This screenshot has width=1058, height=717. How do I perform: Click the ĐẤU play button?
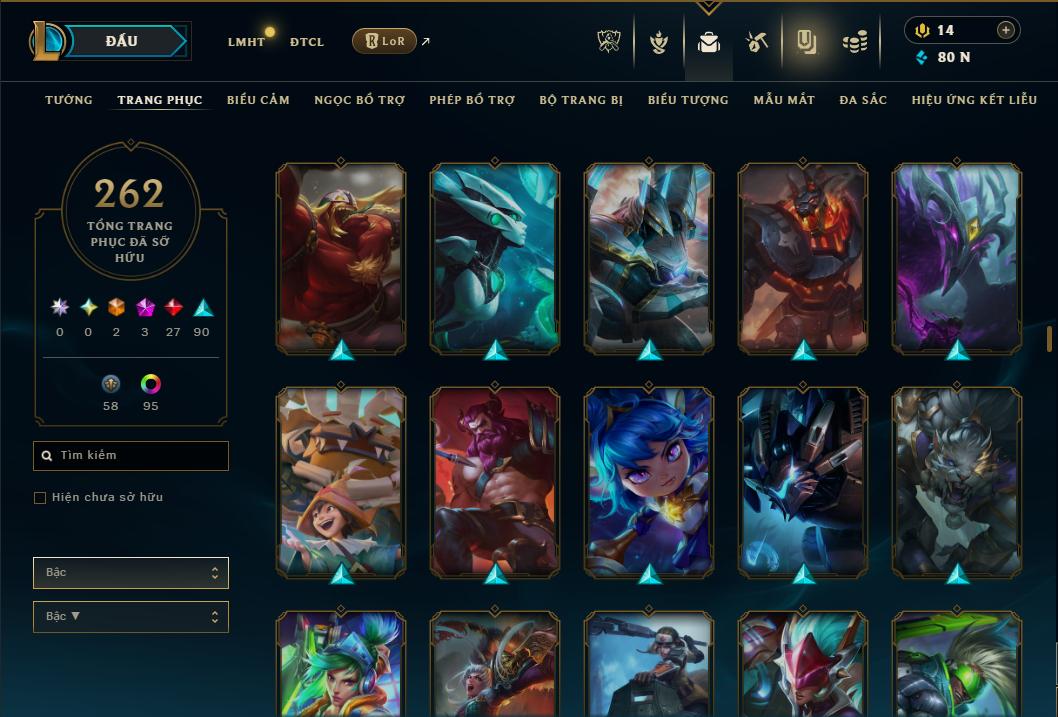[x=122, y=41]
